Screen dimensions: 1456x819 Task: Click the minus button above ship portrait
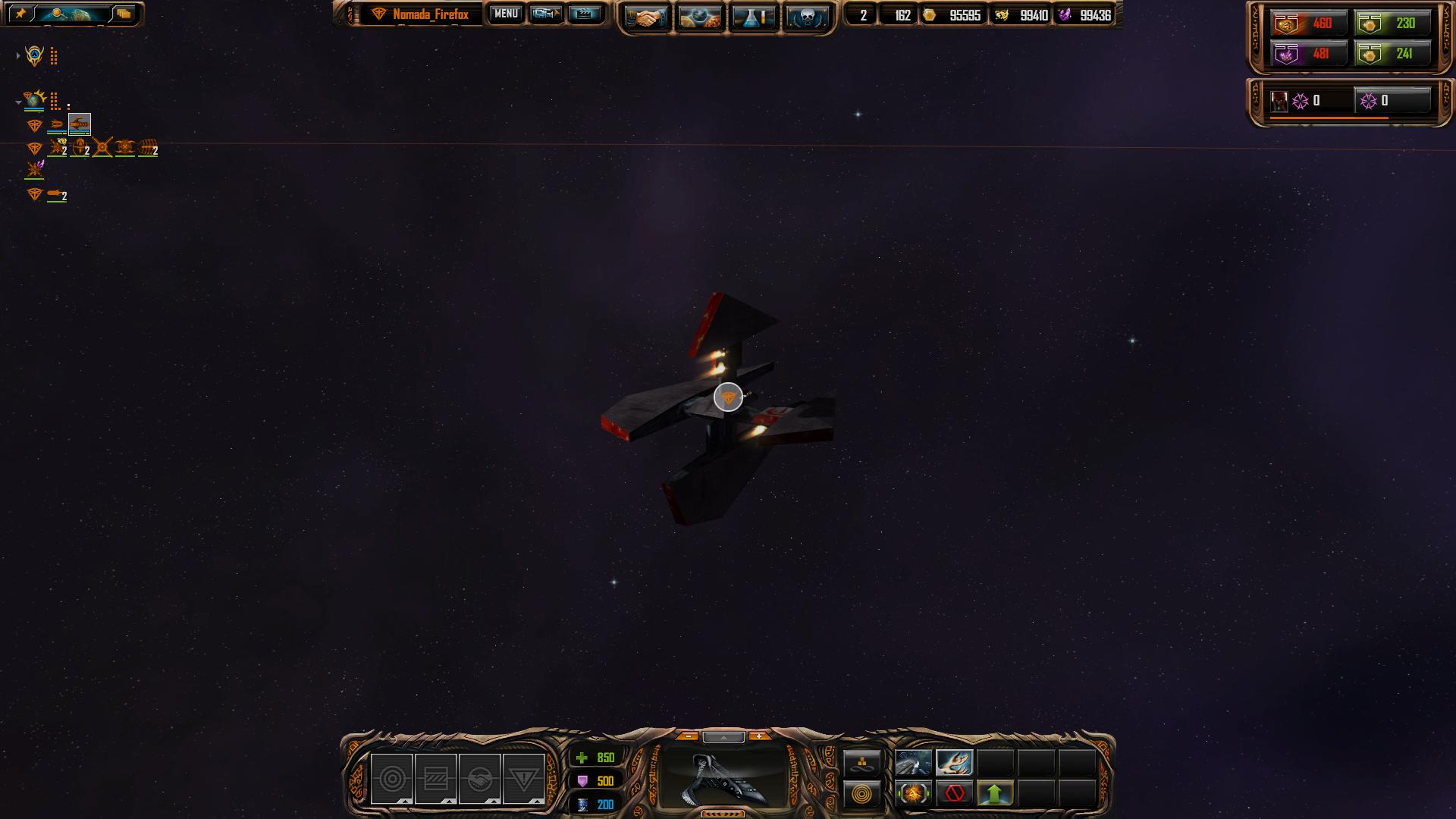(x=688, y=736)
